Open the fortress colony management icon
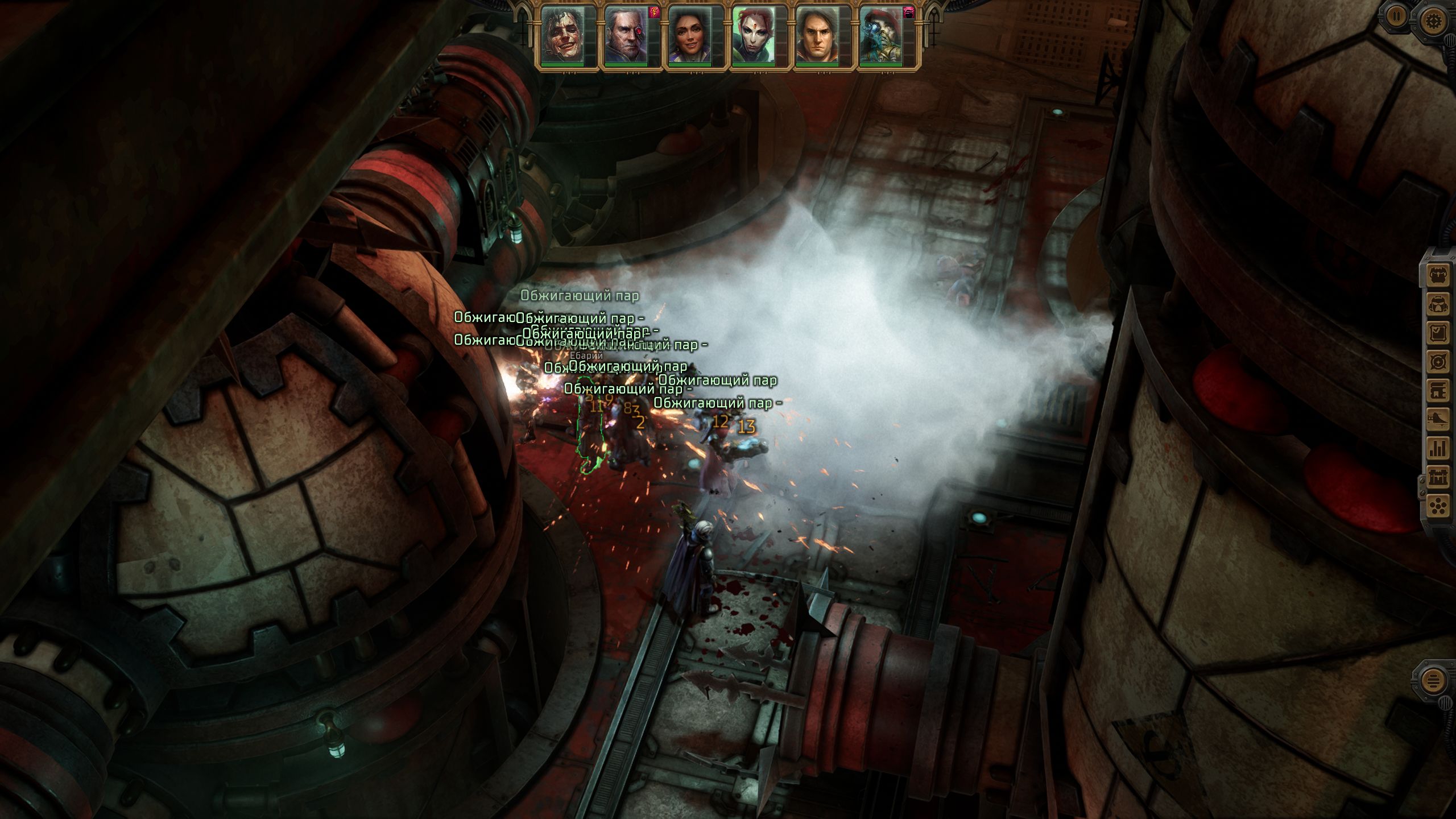The height and width of the screenshot is (819, 1456). [1438, 477]
